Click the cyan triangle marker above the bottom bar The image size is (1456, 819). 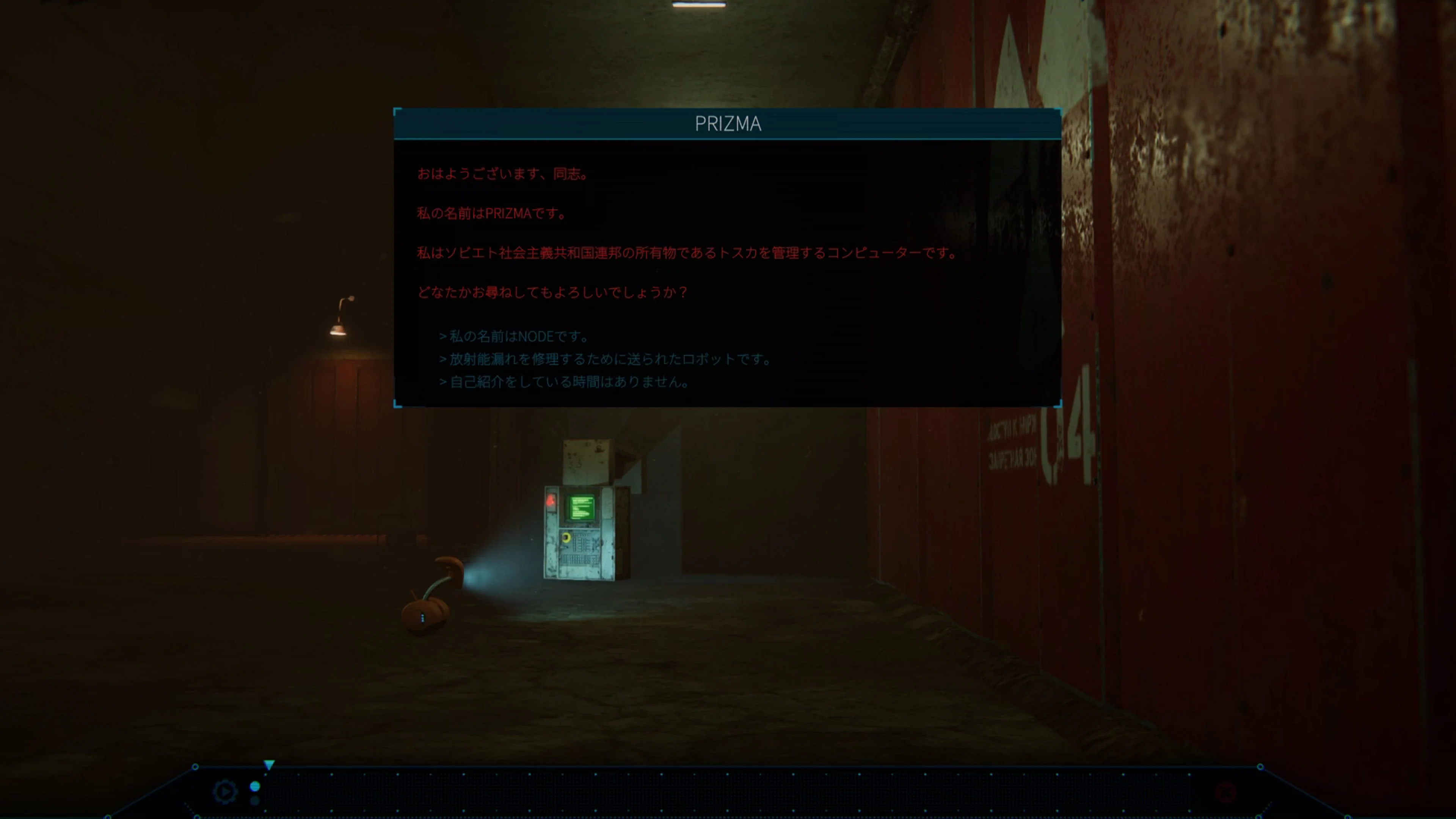click(x=270, y=764)
